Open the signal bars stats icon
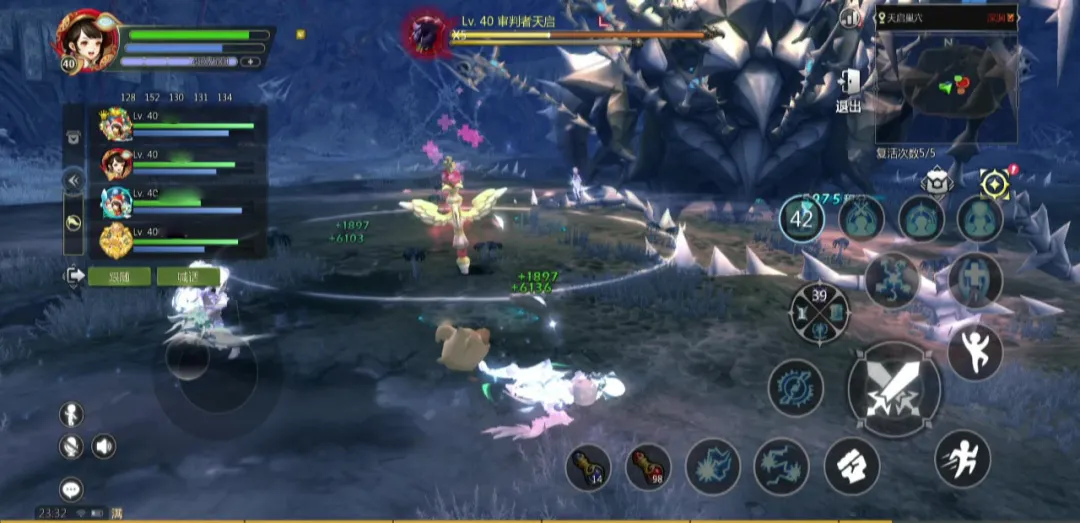Viewport: 1080px width, 523px height. [851, 17]
